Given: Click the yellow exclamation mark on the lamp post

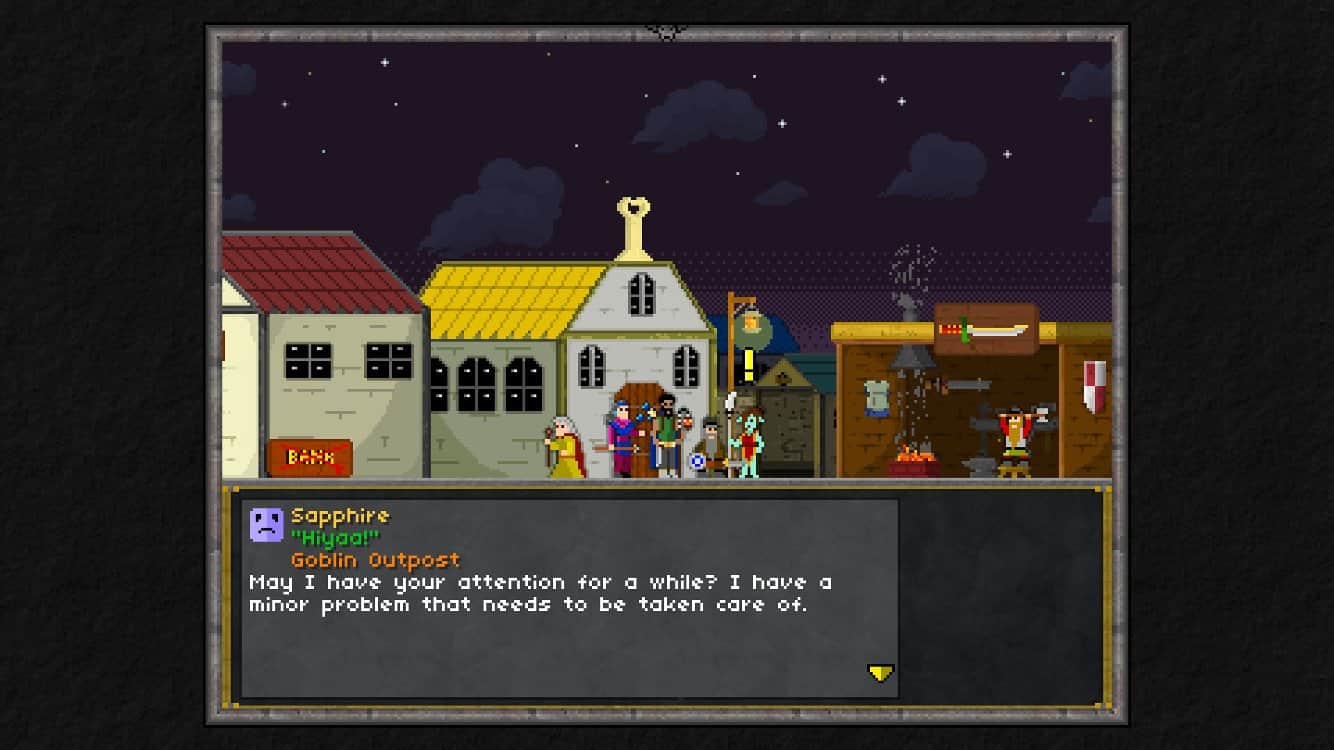Looking at the screenshot, I should (748, 366).
